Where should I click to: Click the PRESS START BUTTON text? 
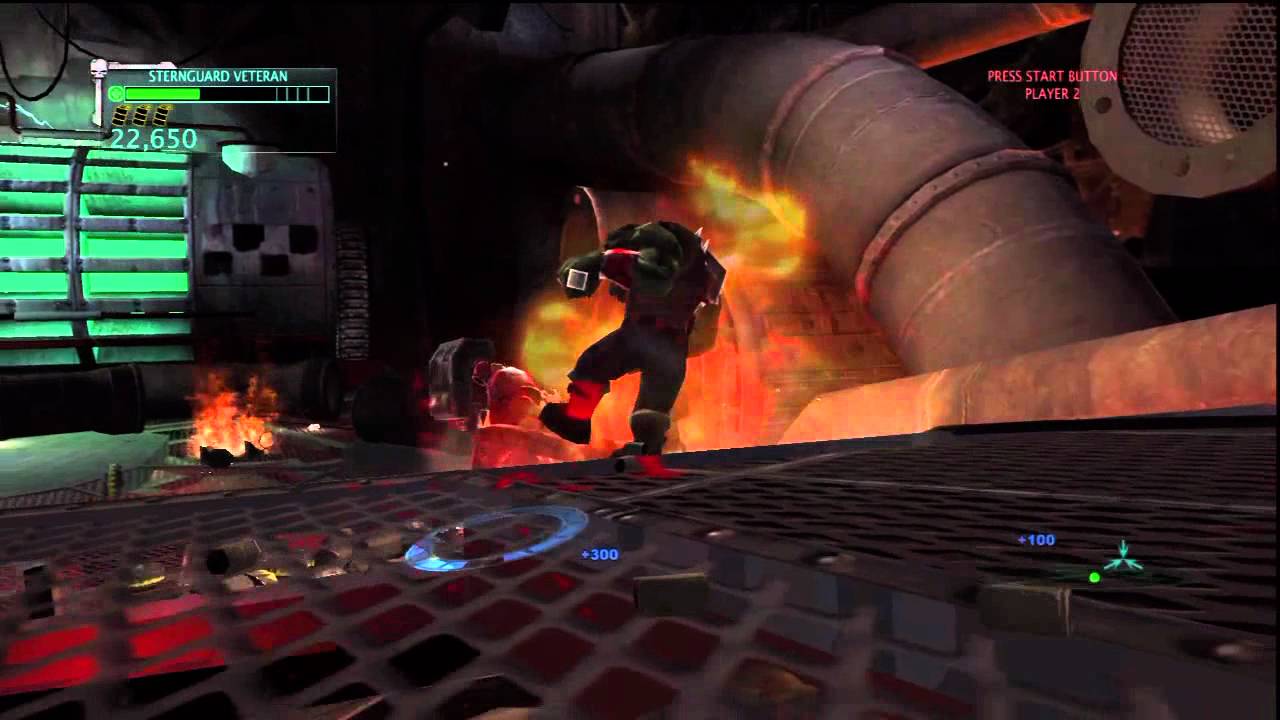[x=1050, y=73]
